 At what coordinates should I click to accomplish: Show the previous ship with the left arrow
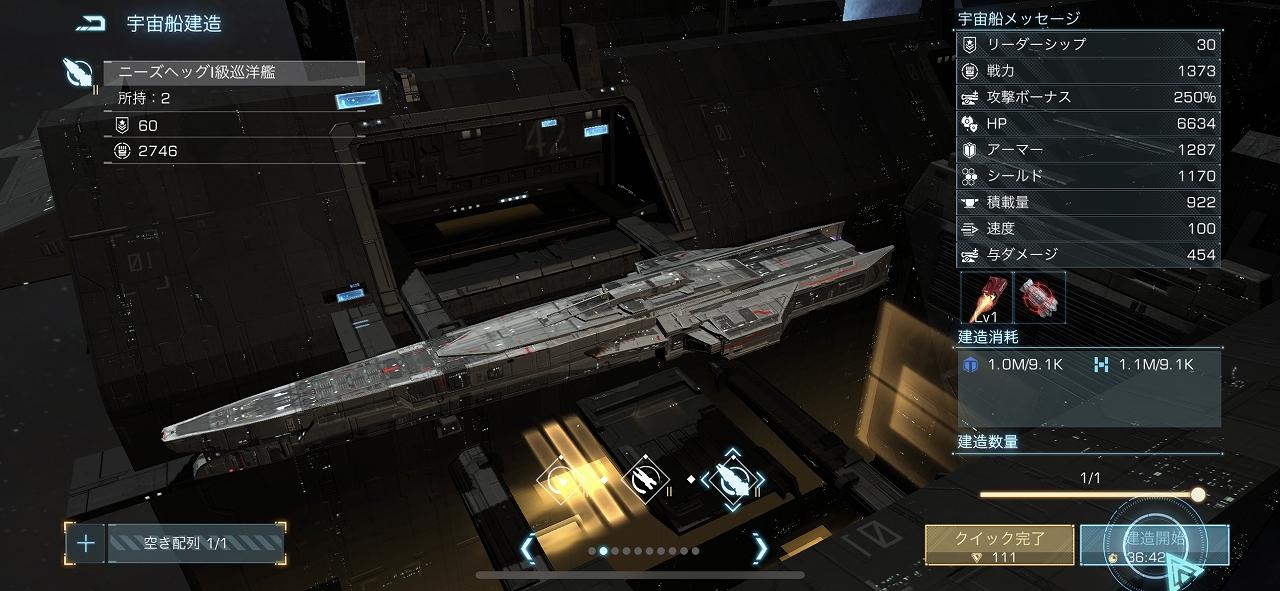(527, 548)
